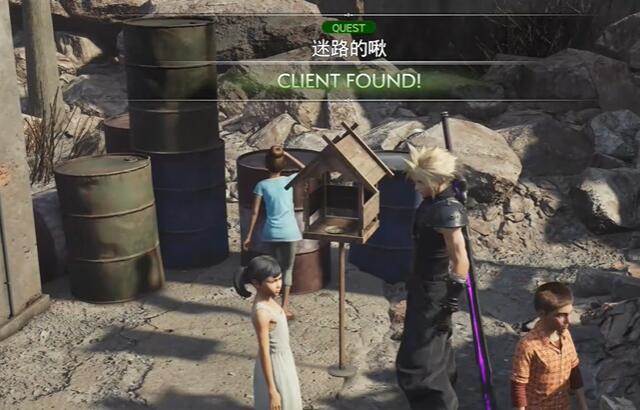640x410 pixels.
Task: Click the green QUEST label
Action: tap(348, 27)
